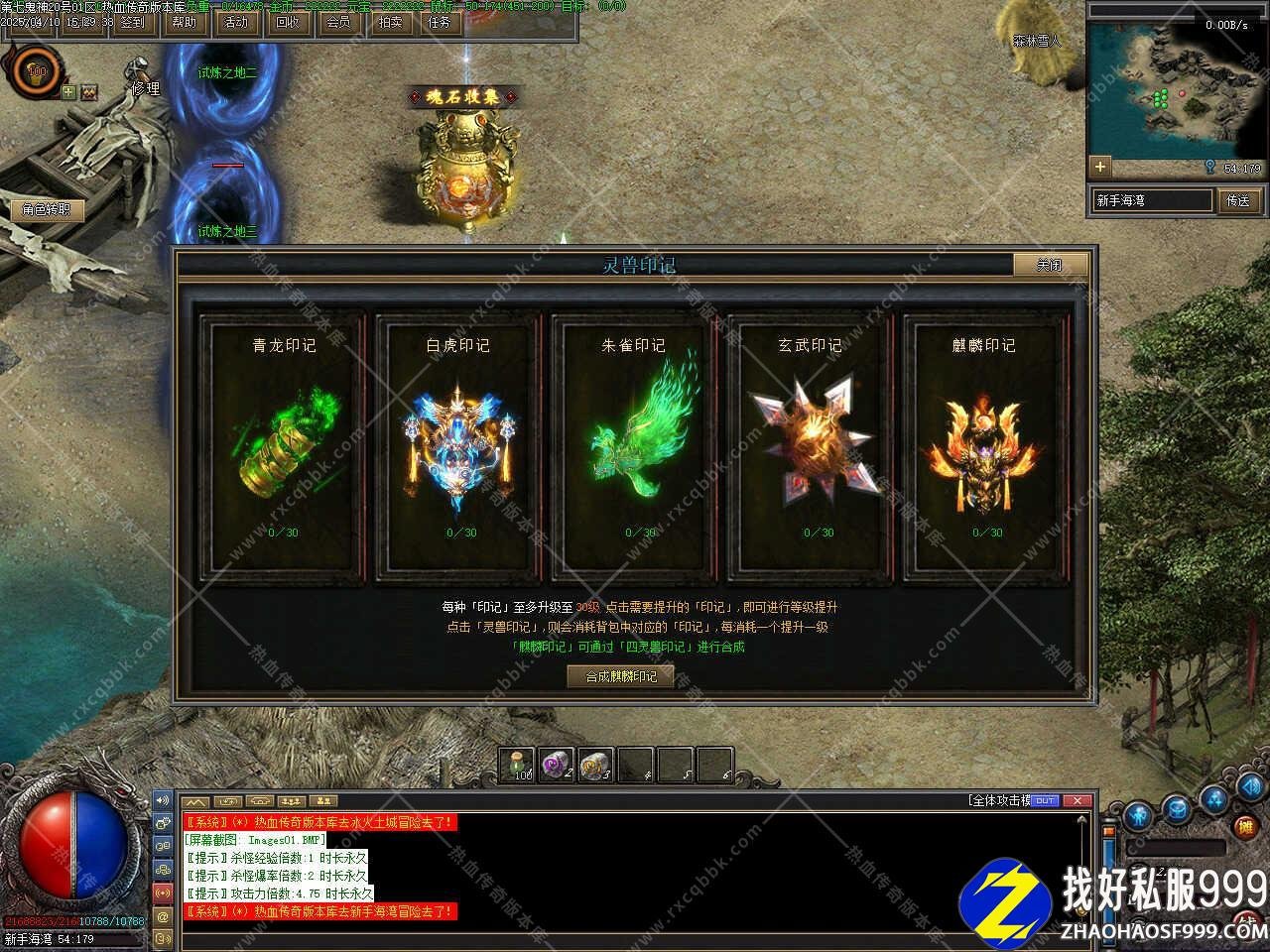This screenshot has width=1270, height=952.
Task: Choose the 白虎印记 card
Action: point(458,446)
